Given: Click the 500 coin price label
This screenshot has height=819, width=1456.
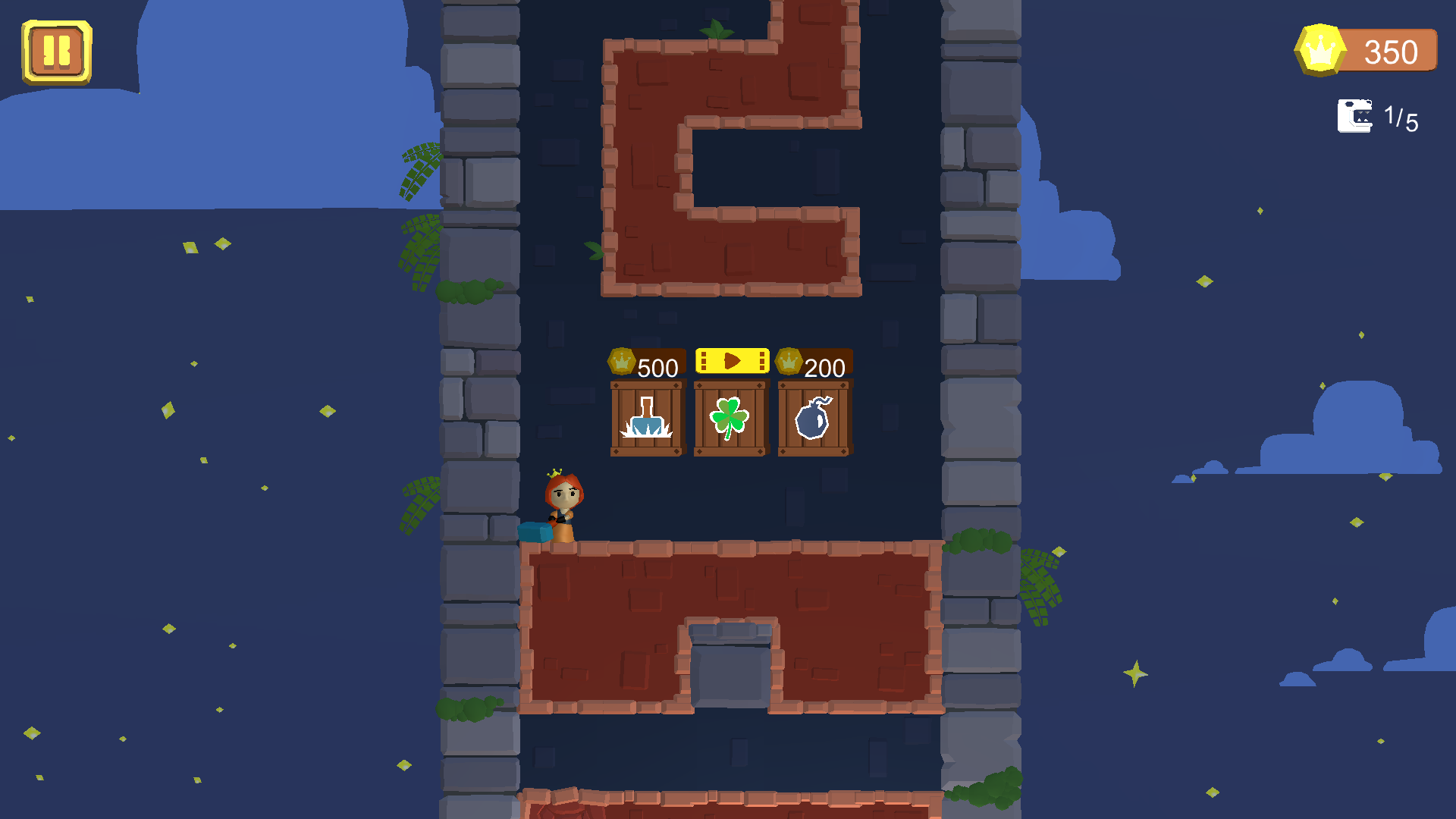Looking at the screenshot, I should coord(657,368).
